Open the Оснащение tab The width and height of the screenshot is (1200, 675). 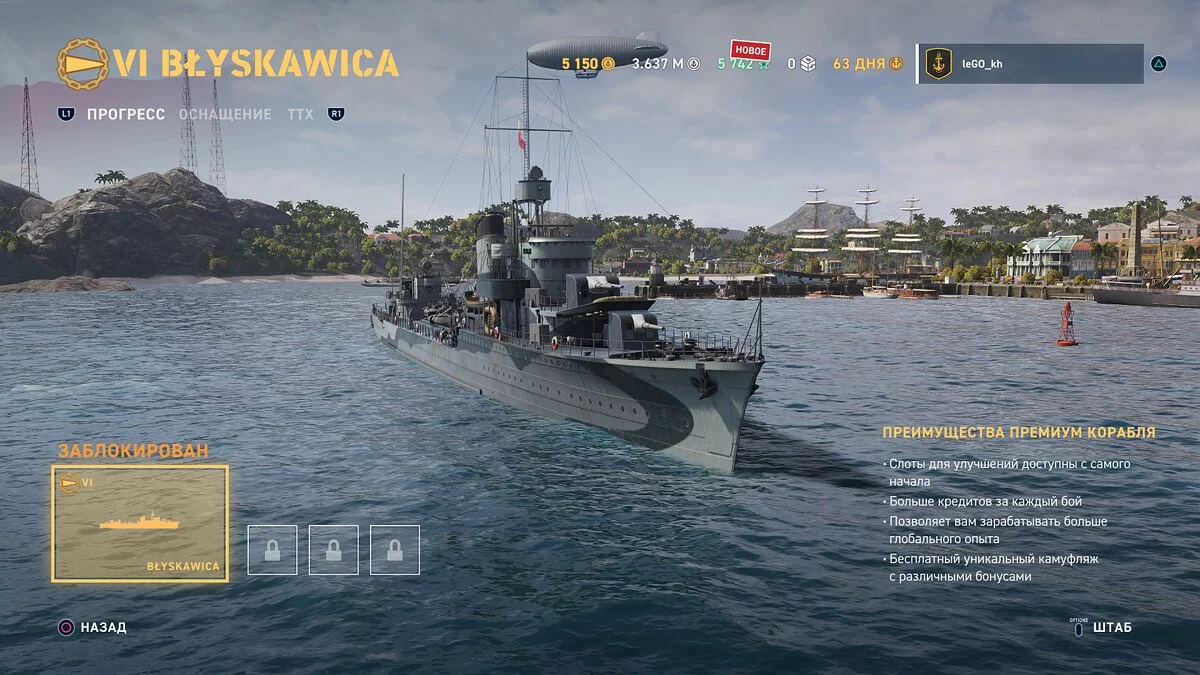(x=225, y=114)
